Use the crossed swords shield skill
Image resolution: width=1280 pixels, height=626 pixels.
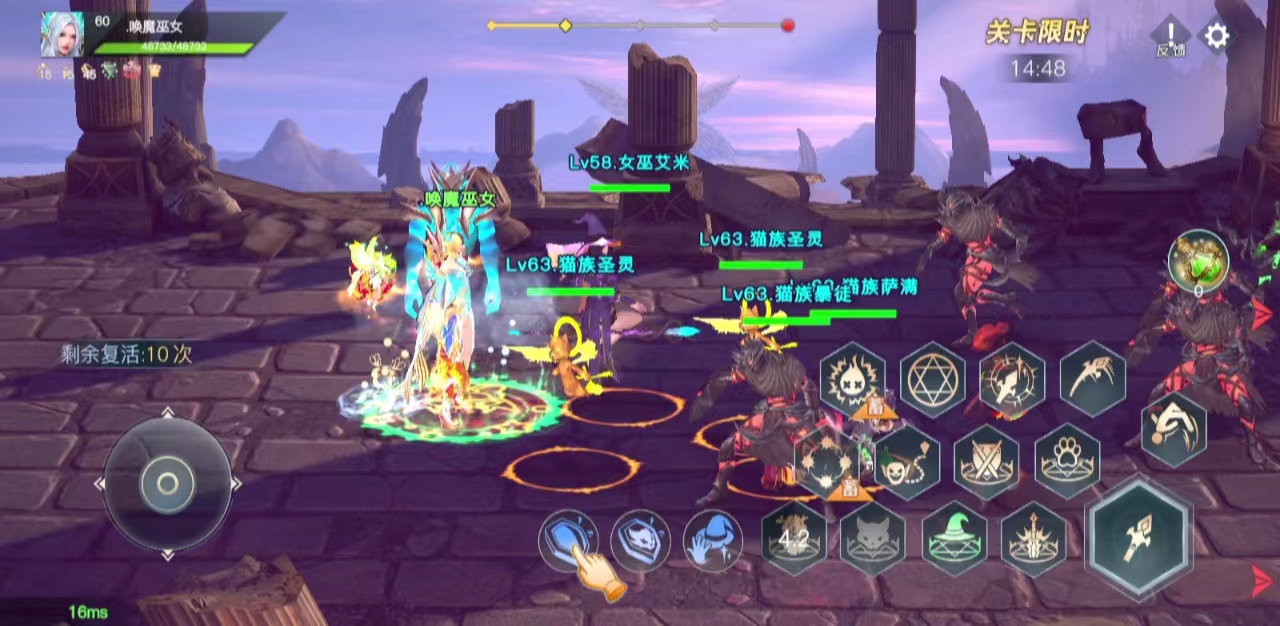986,461
